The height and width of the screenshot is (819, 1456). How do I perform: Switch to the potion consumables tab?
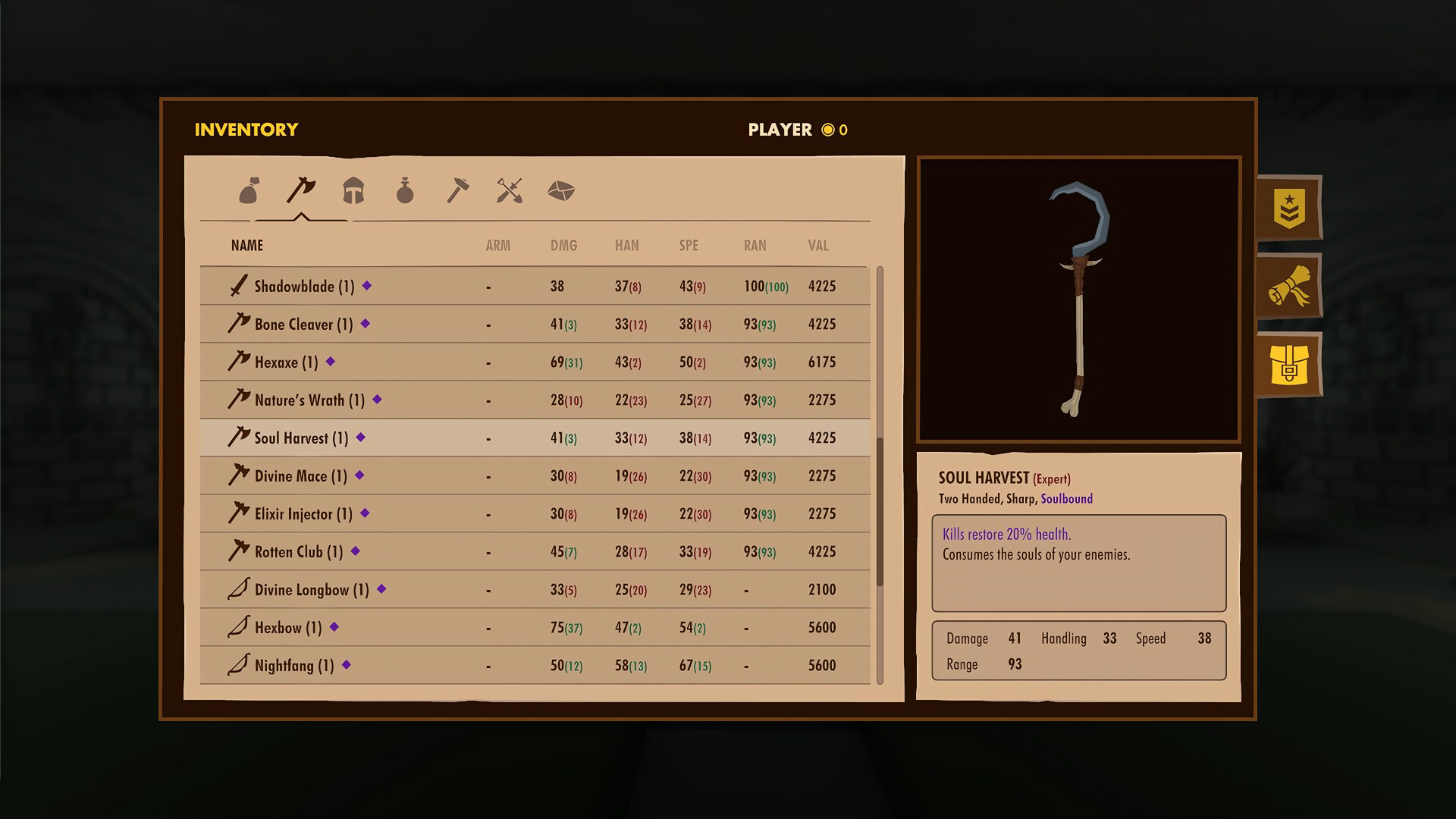point(406,191)
